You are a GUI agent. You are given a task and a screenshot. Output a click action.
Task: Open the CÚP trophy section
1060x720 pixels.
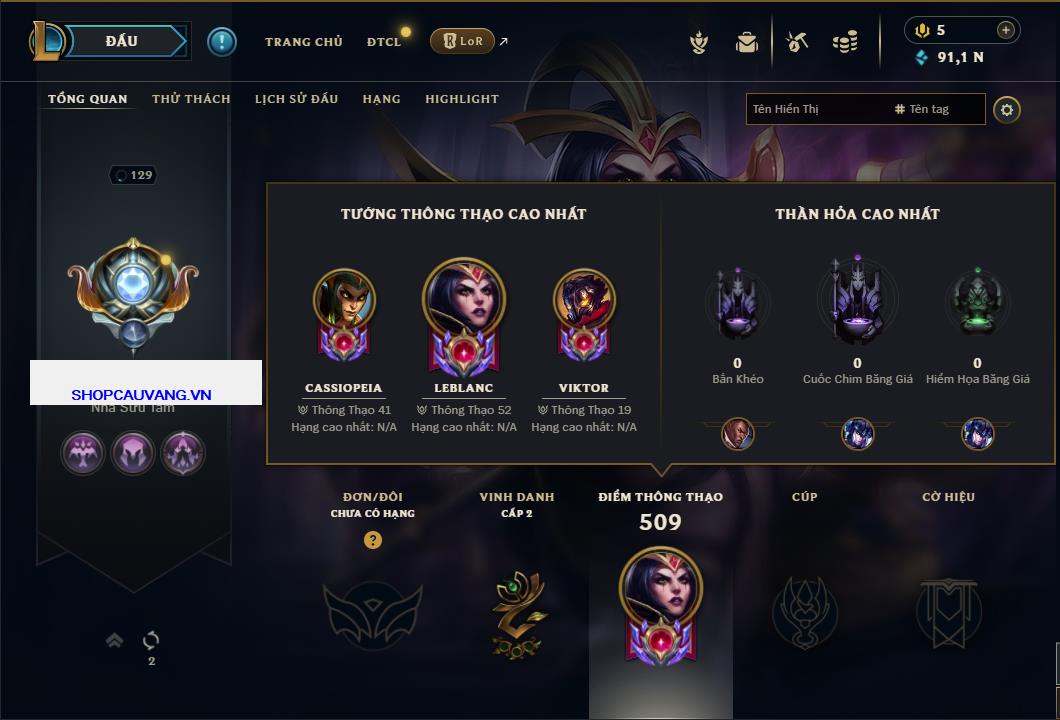804,611
